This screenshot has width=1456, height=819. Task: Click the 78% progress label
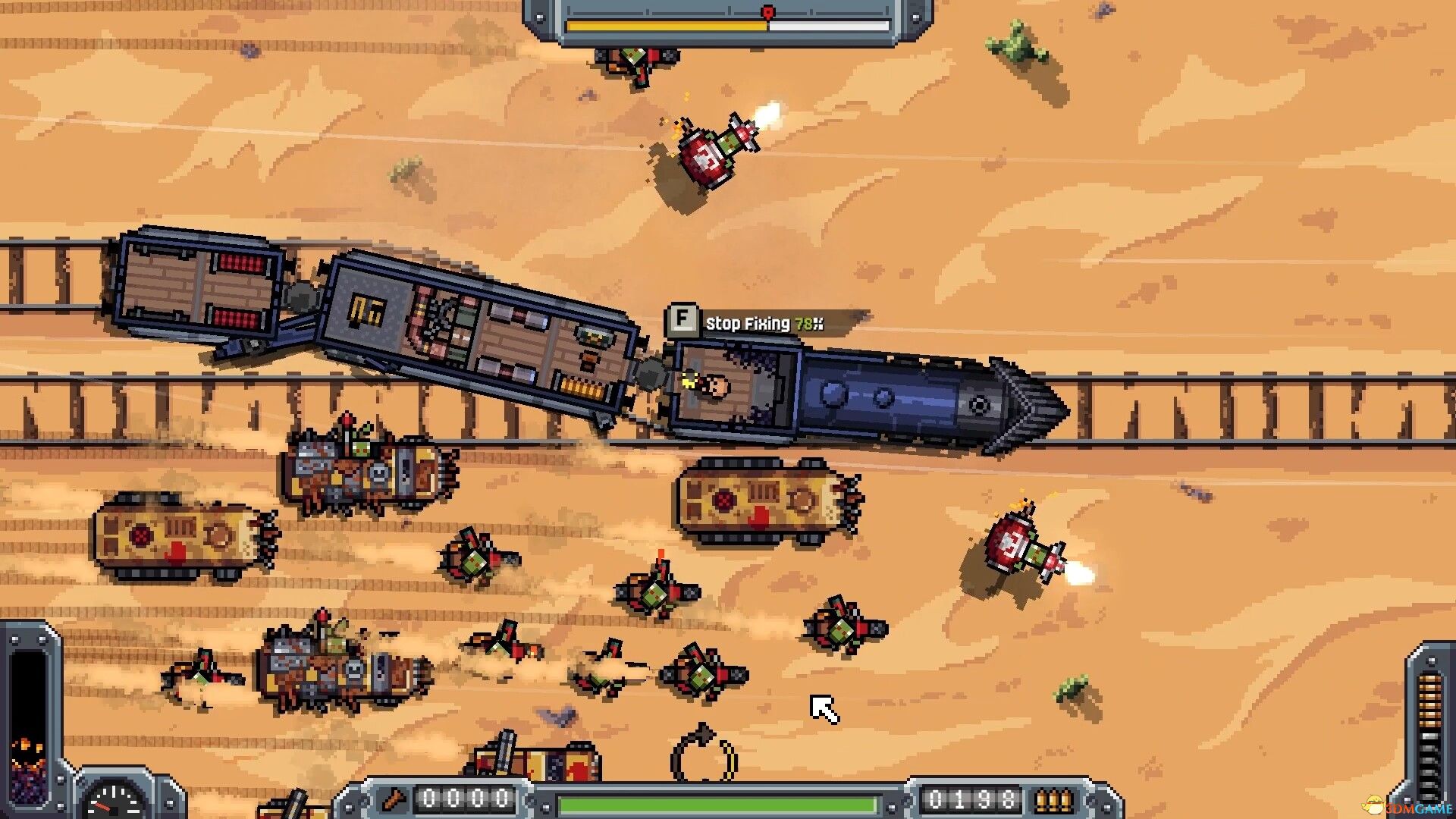(x=808, y=322)
